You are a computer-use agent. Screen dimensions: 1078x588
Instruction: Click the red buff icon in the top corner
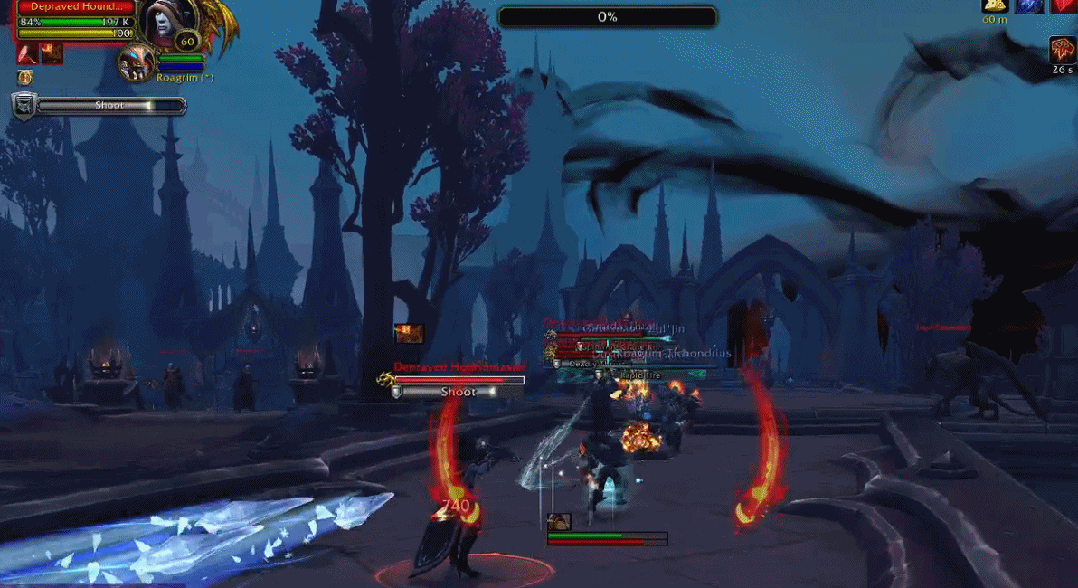coord(1064,5)
